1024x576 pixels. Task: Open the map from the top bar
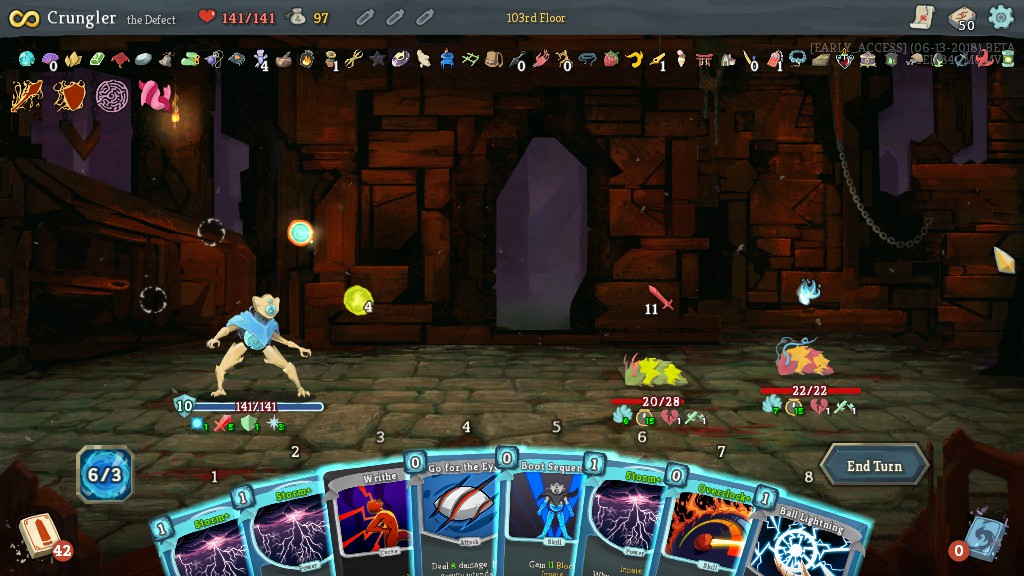(922, 16)
